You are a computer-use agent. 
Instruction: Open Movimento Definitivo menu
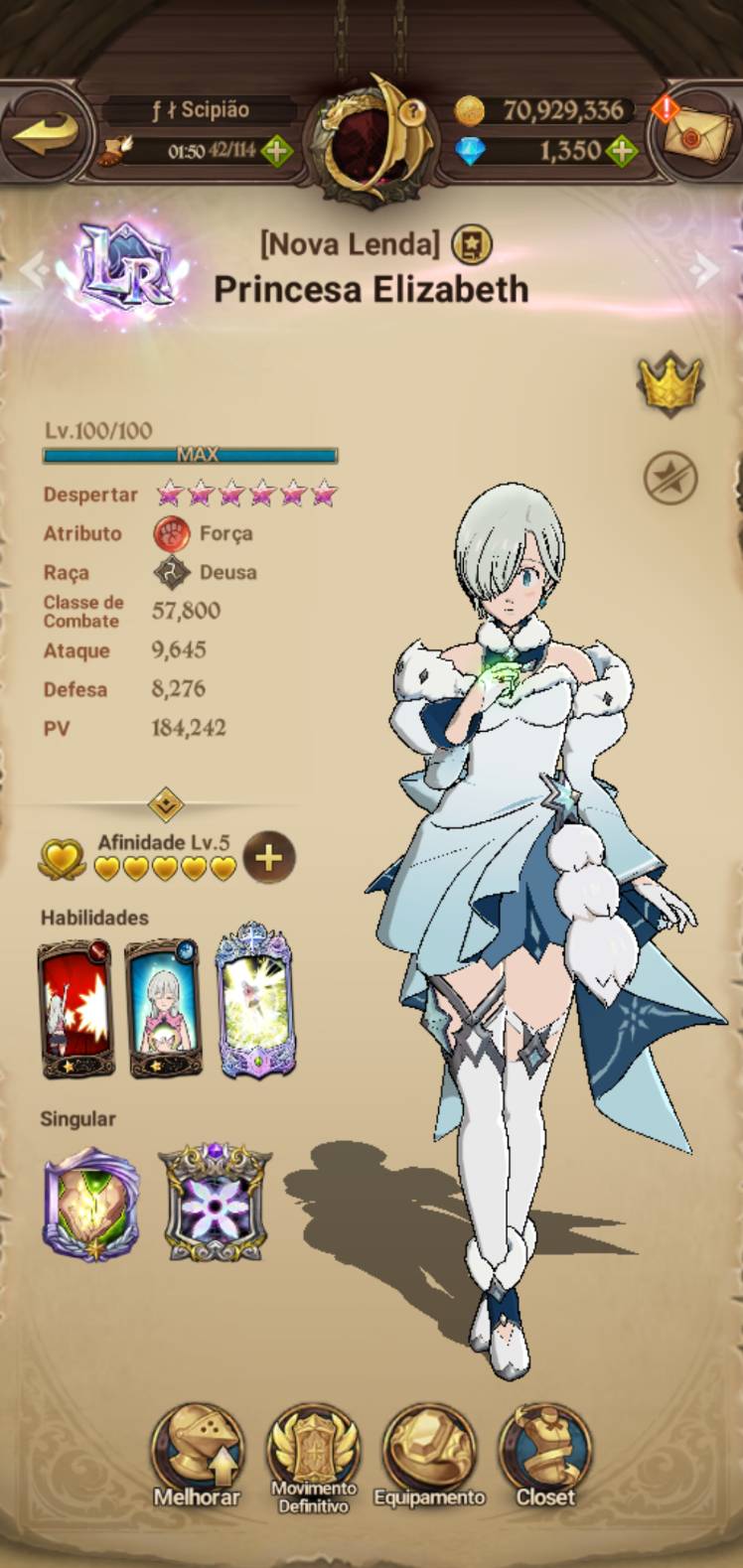[x=313, y=1457]
